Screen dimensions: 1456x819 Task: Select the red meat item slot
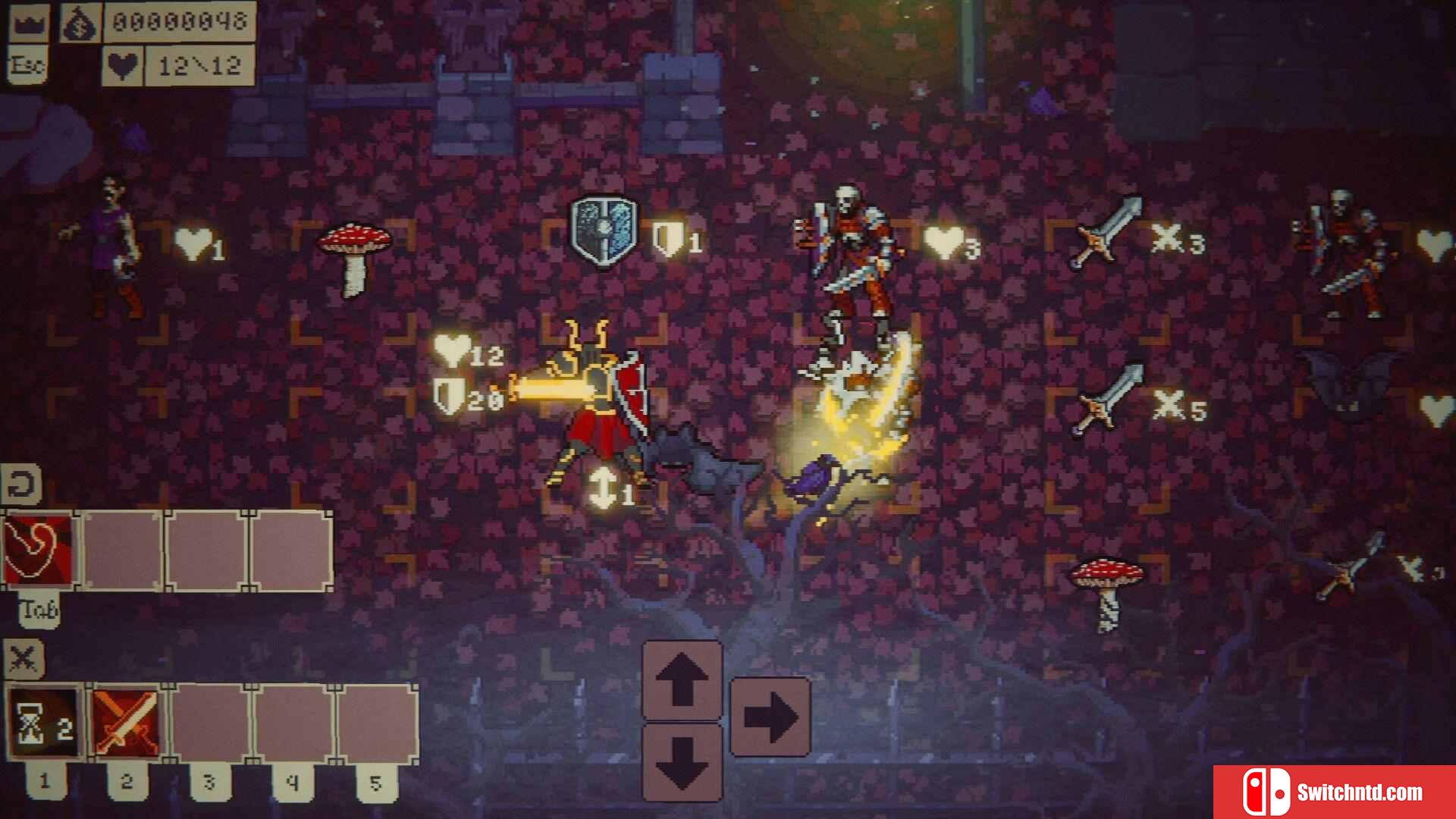point(38,550)
